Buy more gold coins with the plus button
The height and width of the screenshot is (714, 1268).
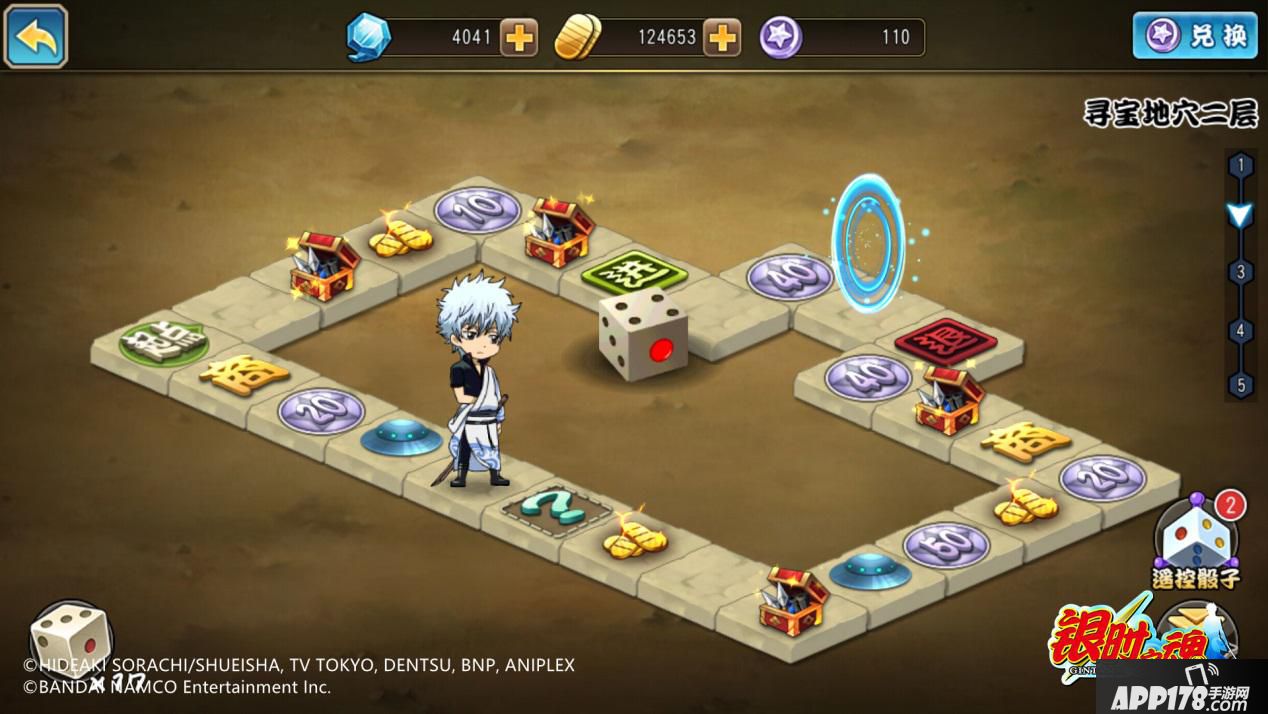point(721,38)
